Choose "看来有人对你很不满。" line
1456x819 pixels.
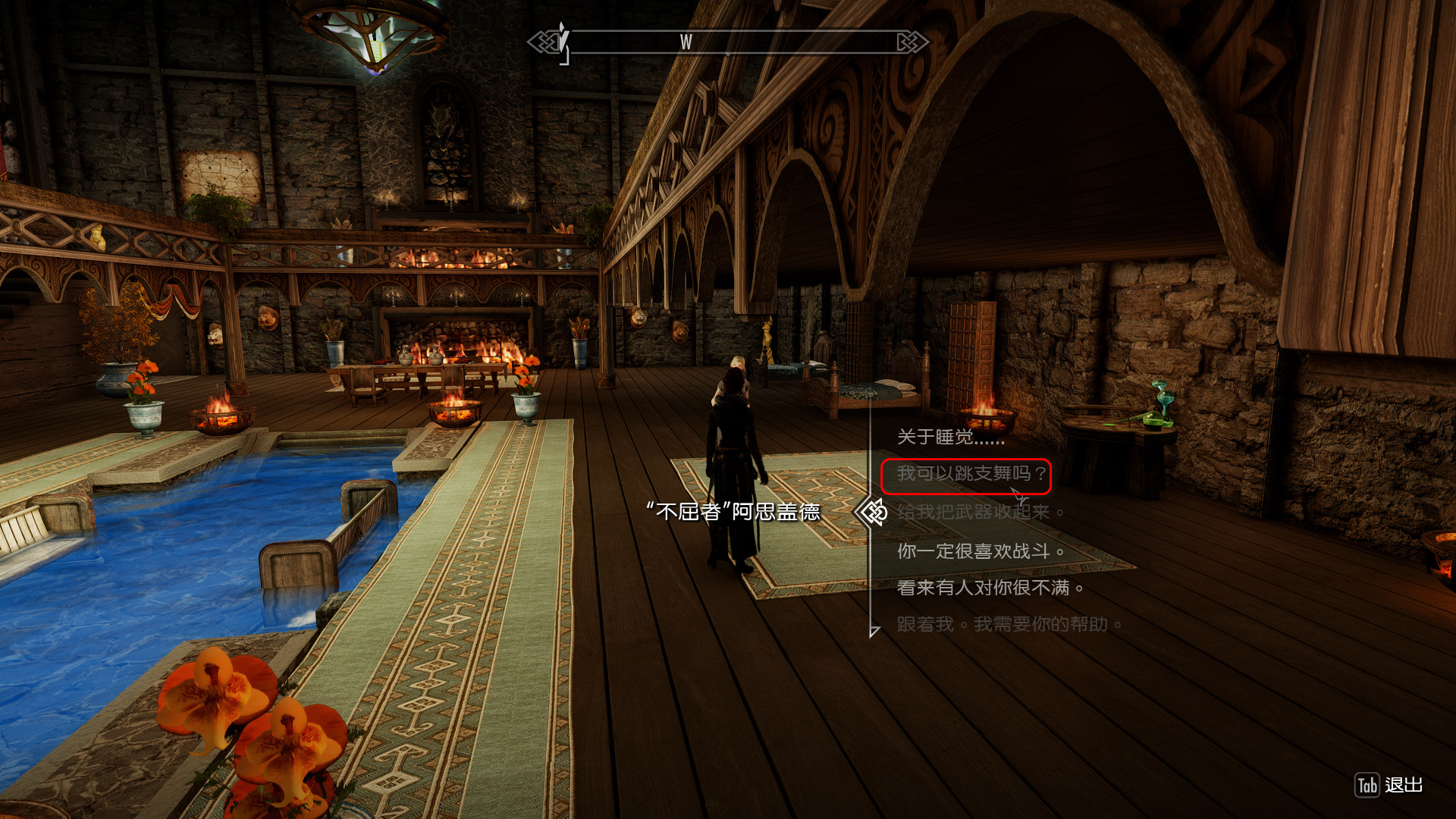[990, 588]
